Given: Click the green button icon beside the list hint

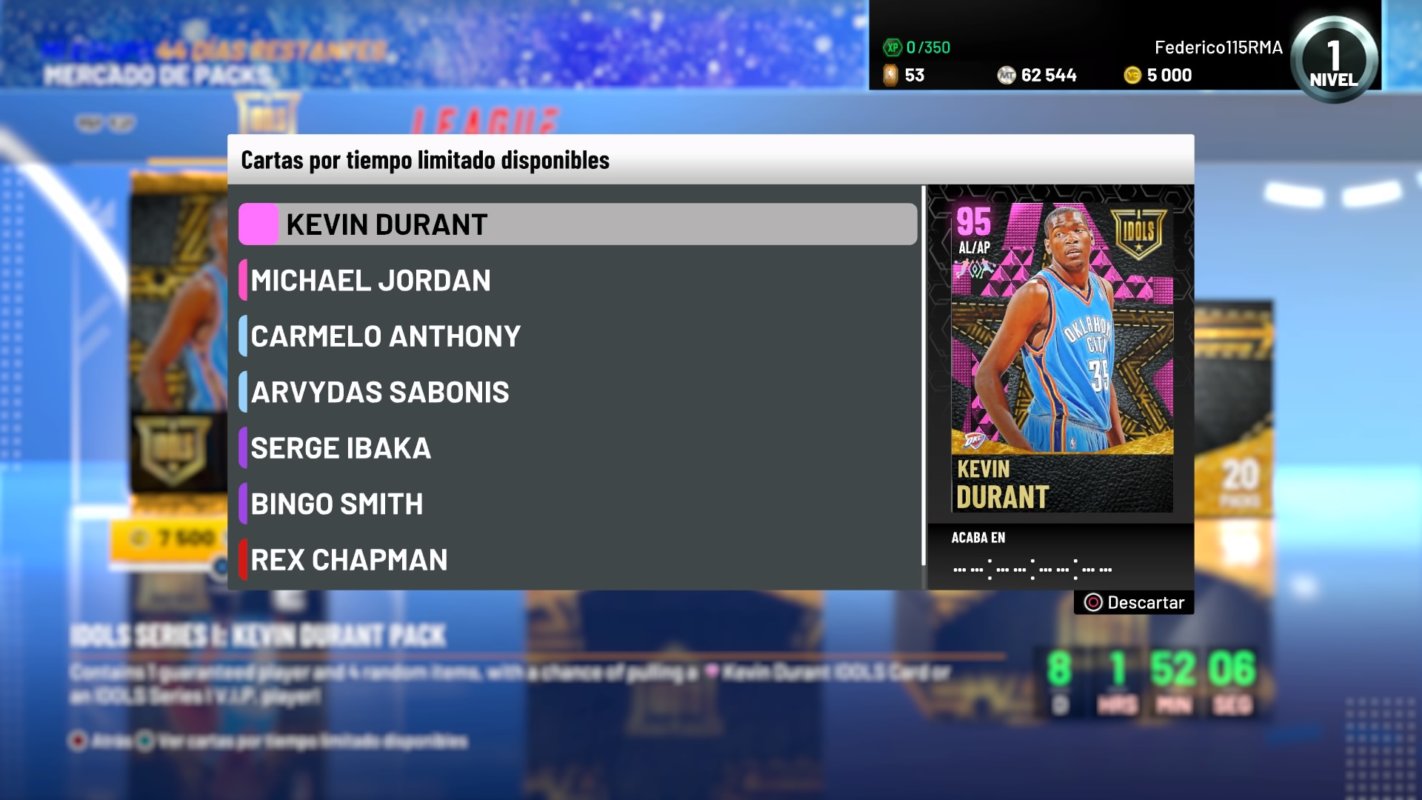Looking at the screenshot, I should (142, 742).
